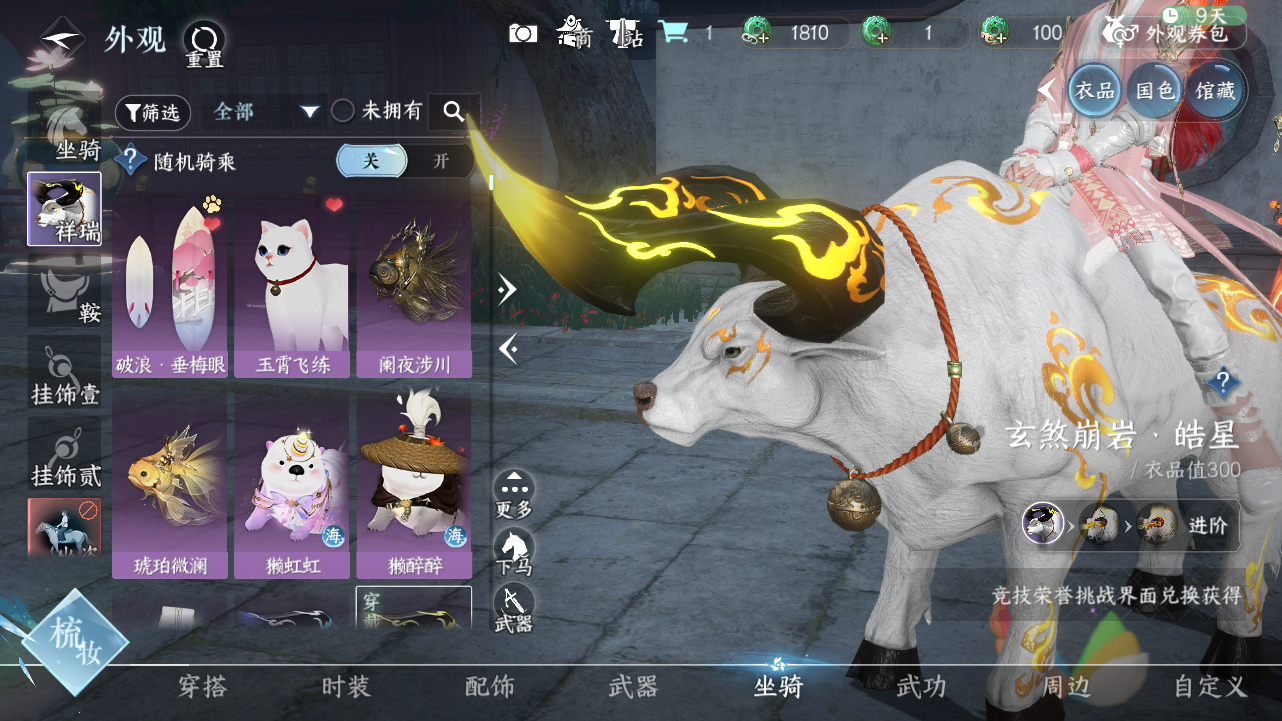Open the 进阶 mount upgrade button
This screenshot has height=721, width=1282.
(1212, 525)
